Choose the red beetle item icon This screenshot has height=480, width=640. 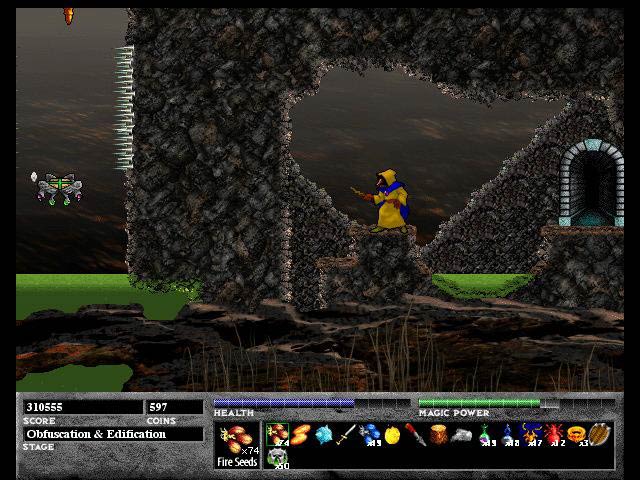pos(553,434)
